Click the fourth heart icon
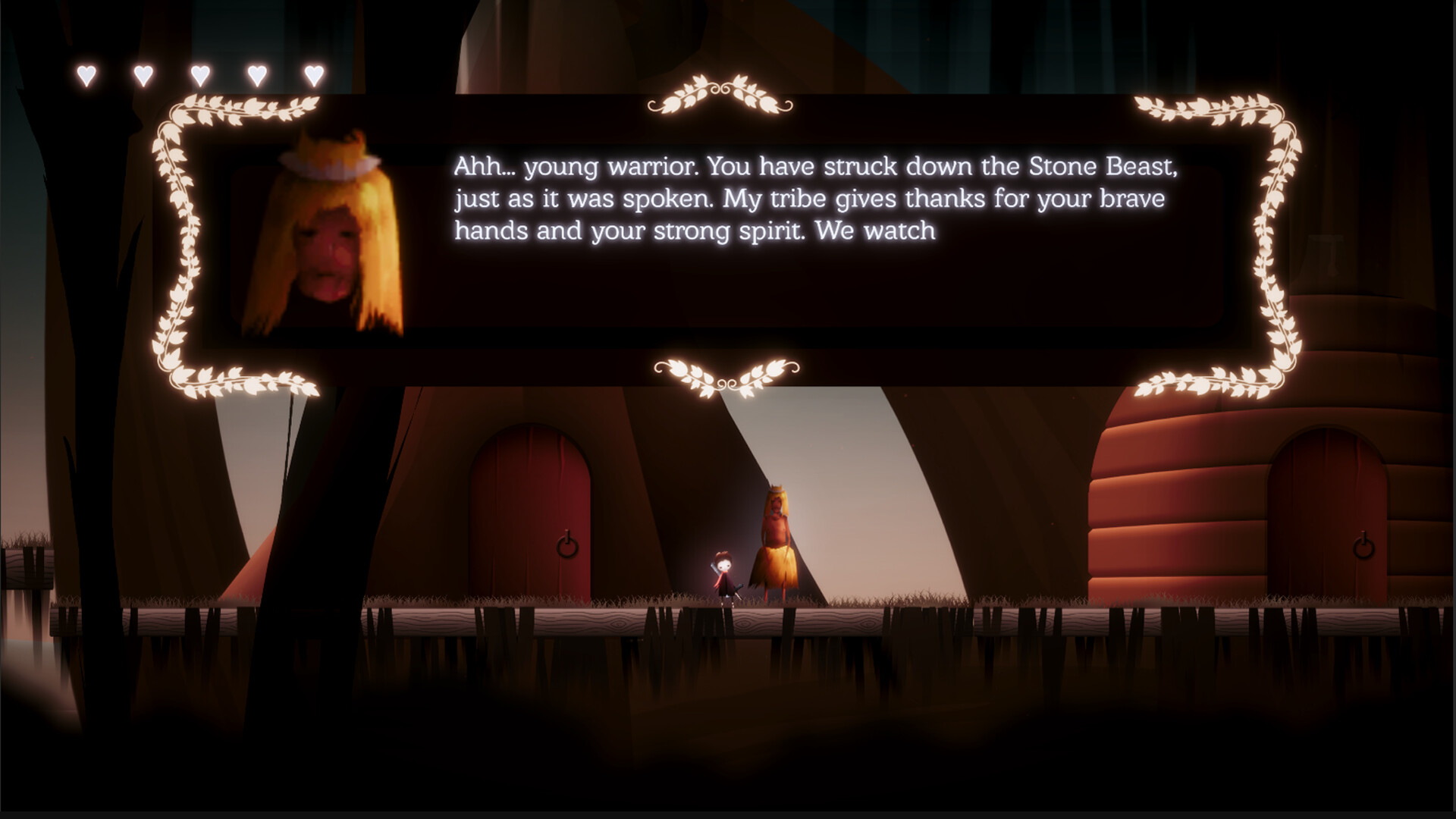 257,76
